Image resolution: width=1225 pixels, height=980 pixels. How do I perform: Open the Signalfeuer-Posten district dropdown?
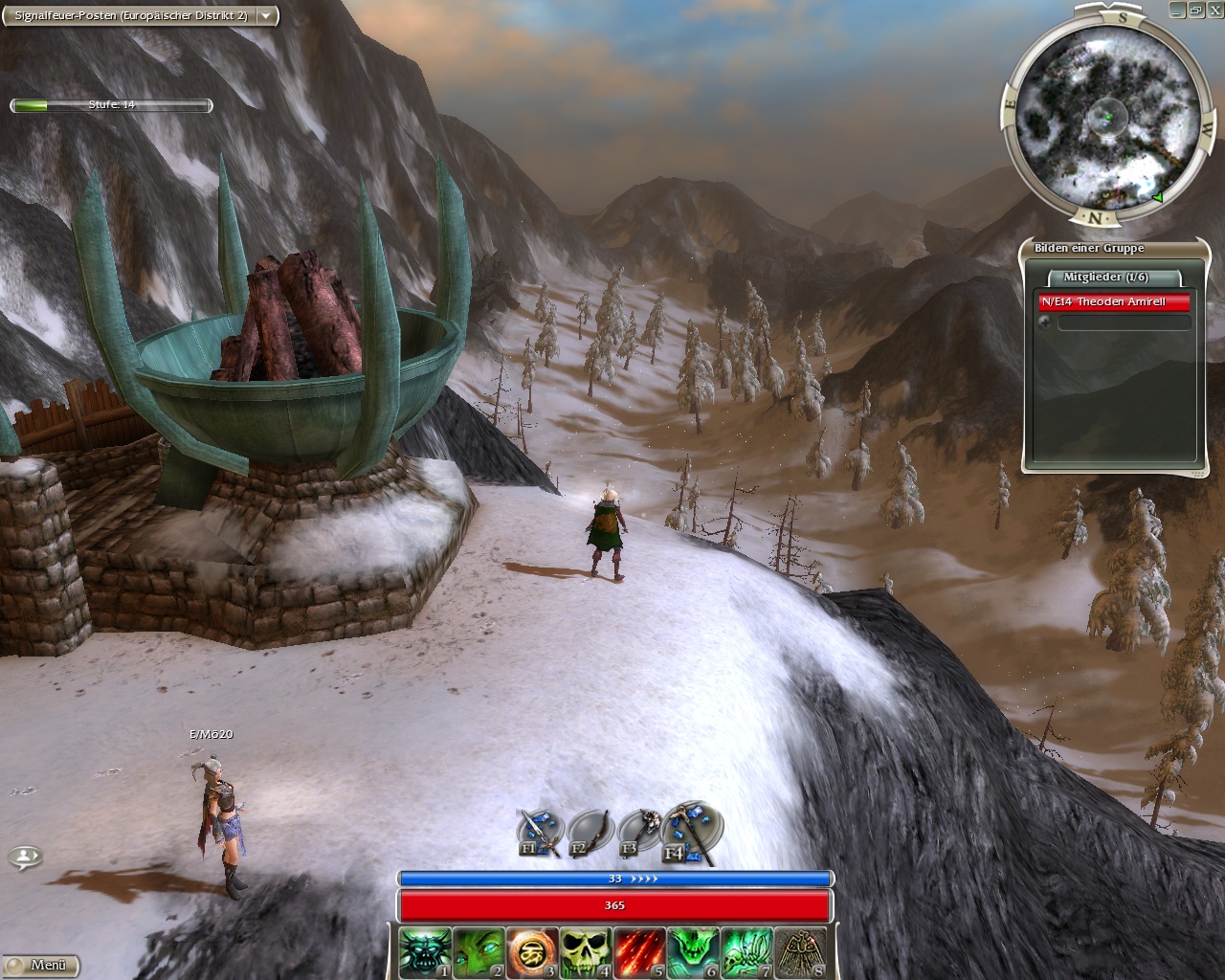click(x=265, y=15)
